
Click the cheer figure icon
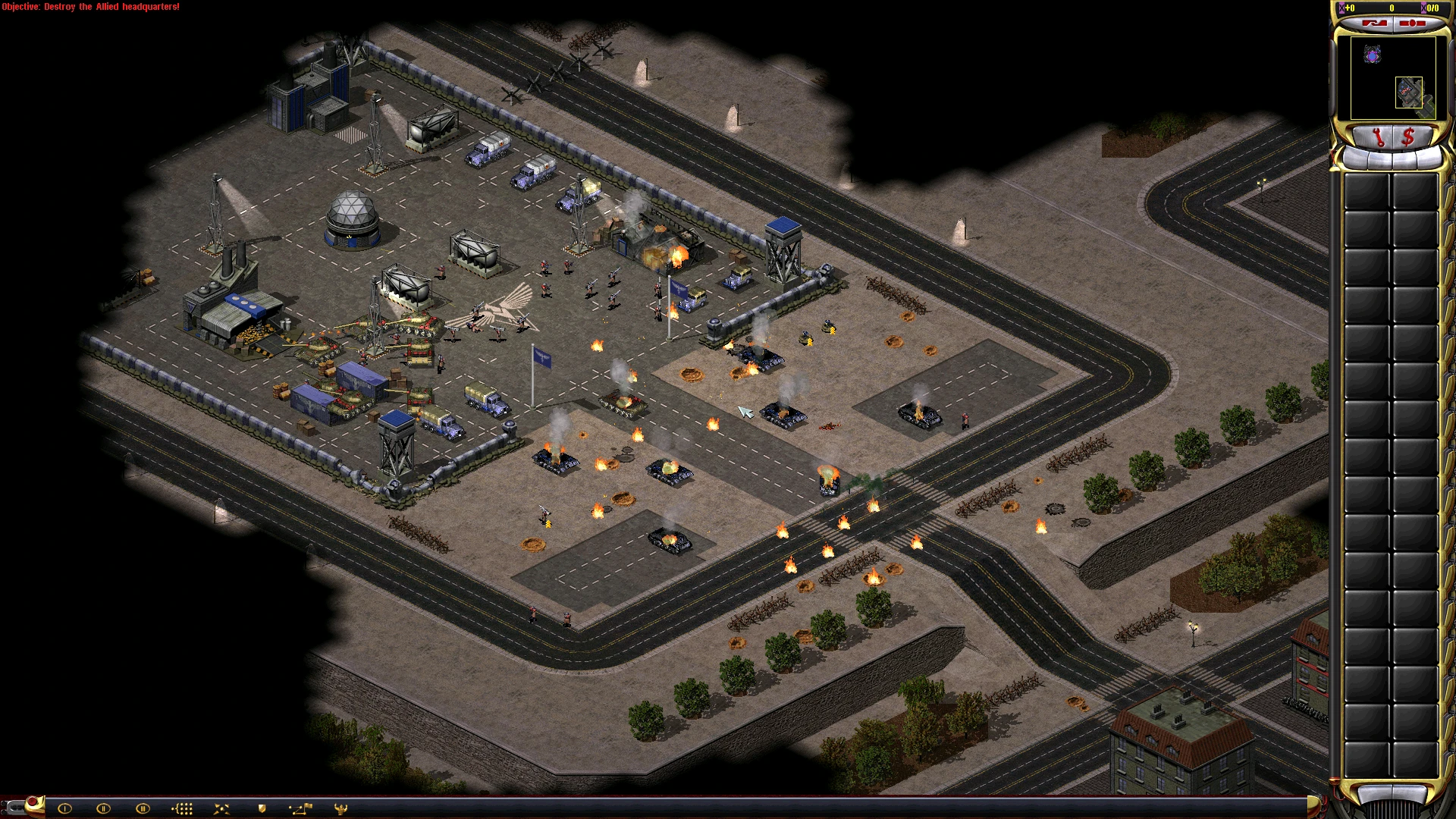click(x=340, y=808)
